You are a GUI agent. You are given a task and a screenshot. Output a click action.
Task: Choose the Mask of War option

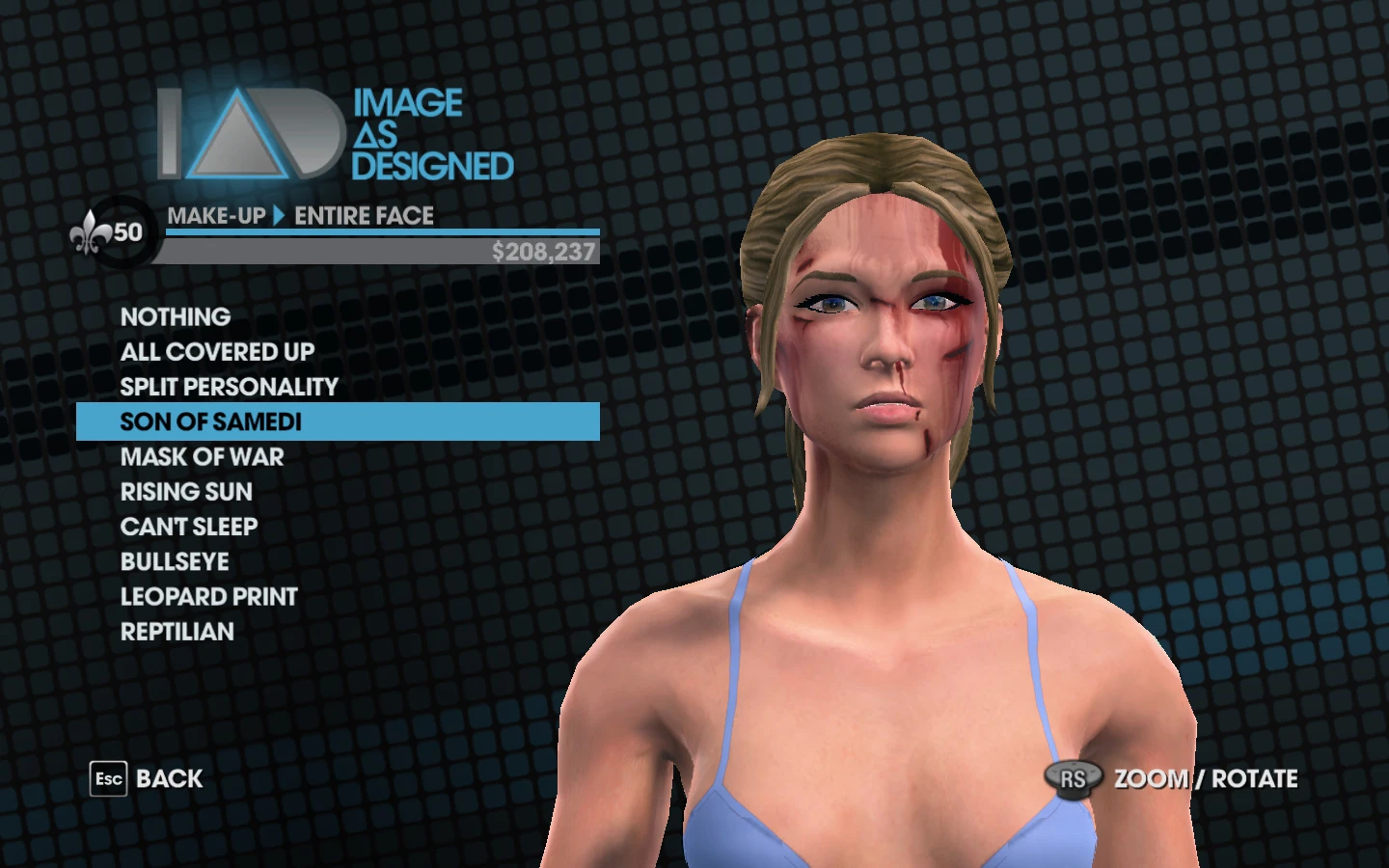click(201, 457)
